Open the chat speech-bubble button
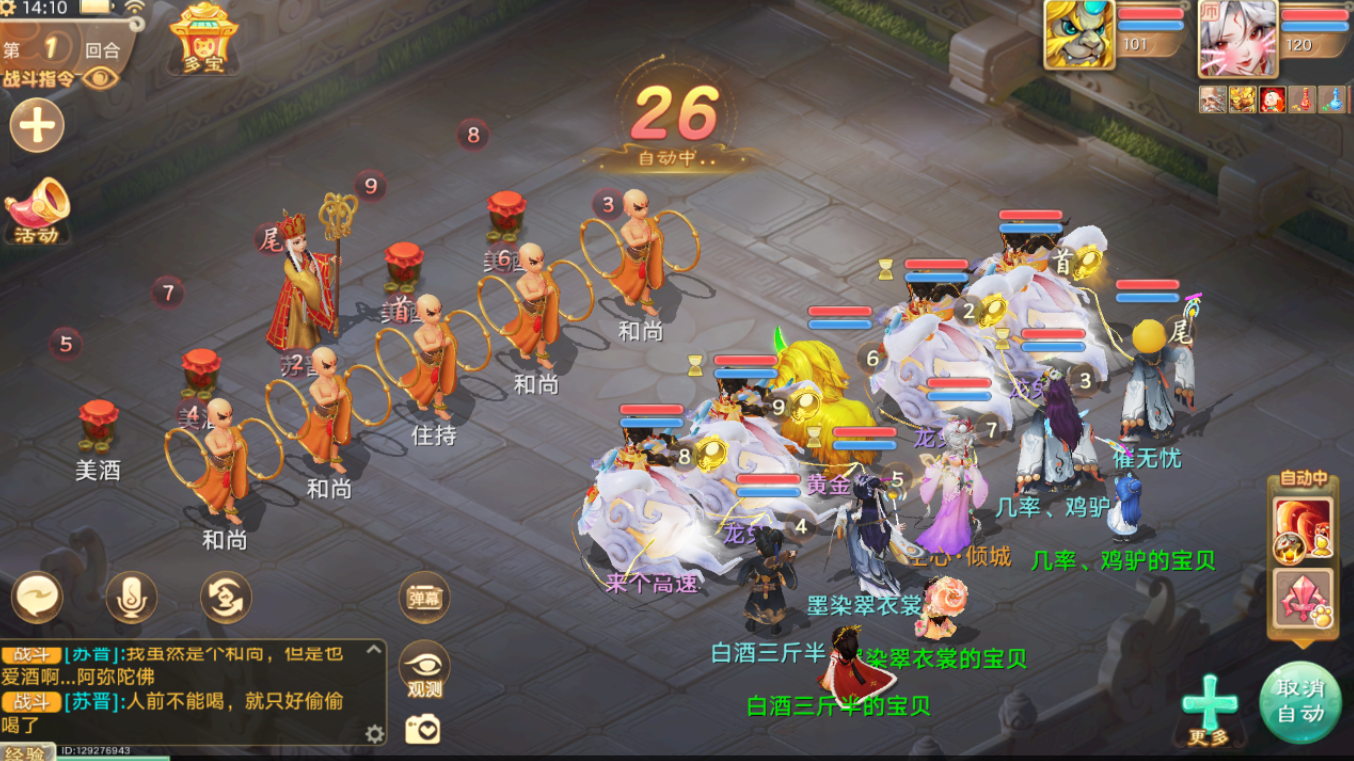 point(38,598)
